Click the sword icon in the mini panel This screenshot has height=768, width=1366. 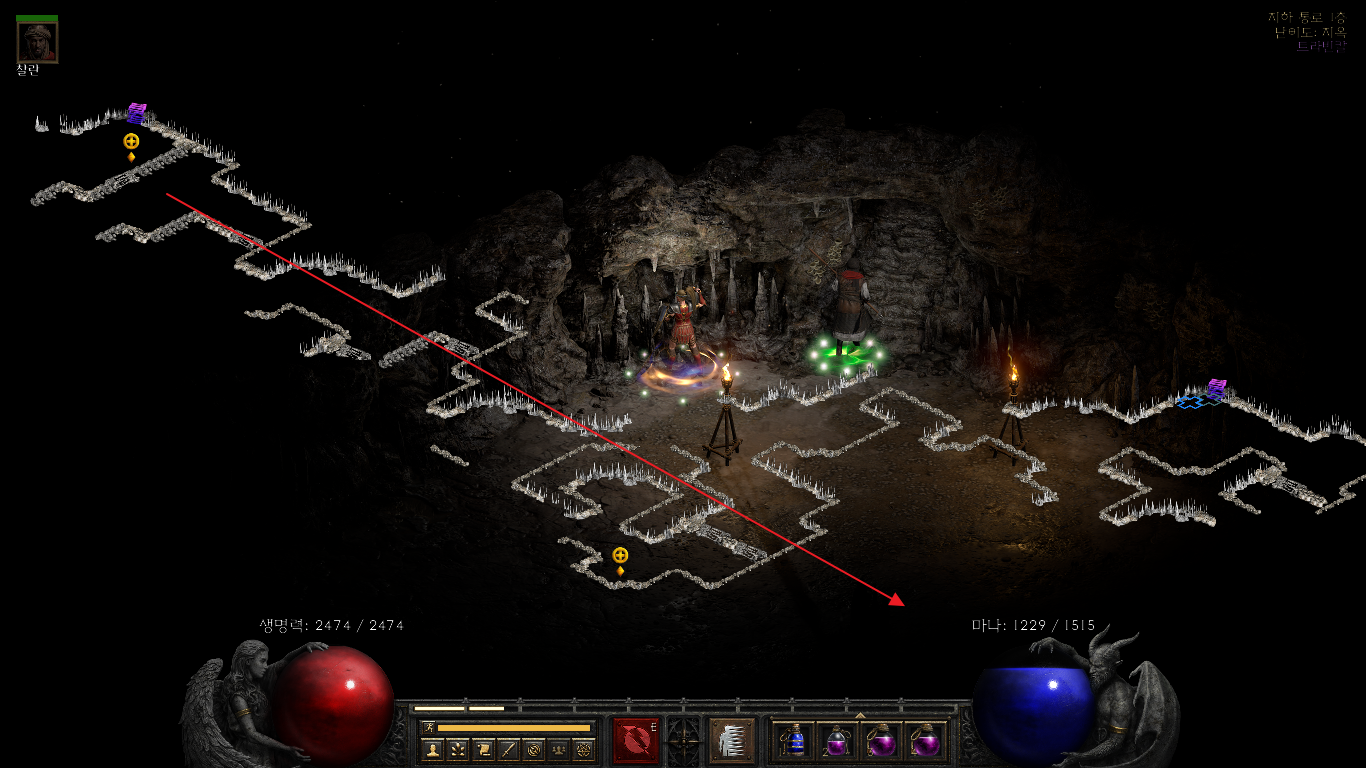click(x=508, y=749)
